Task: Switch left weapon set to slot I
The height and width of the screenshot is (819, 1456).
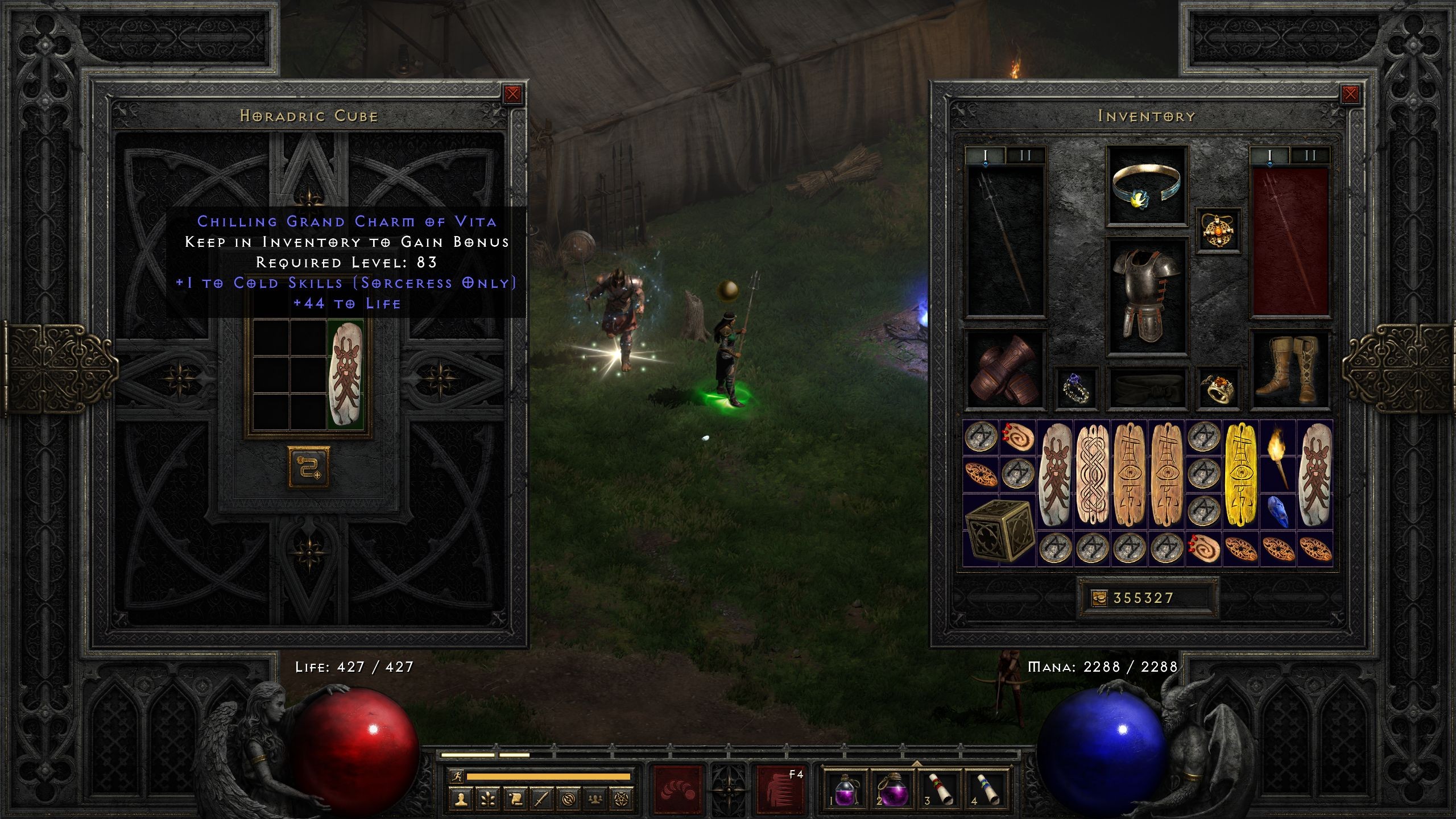Action: pyautogui.click(x=986, y=154)
